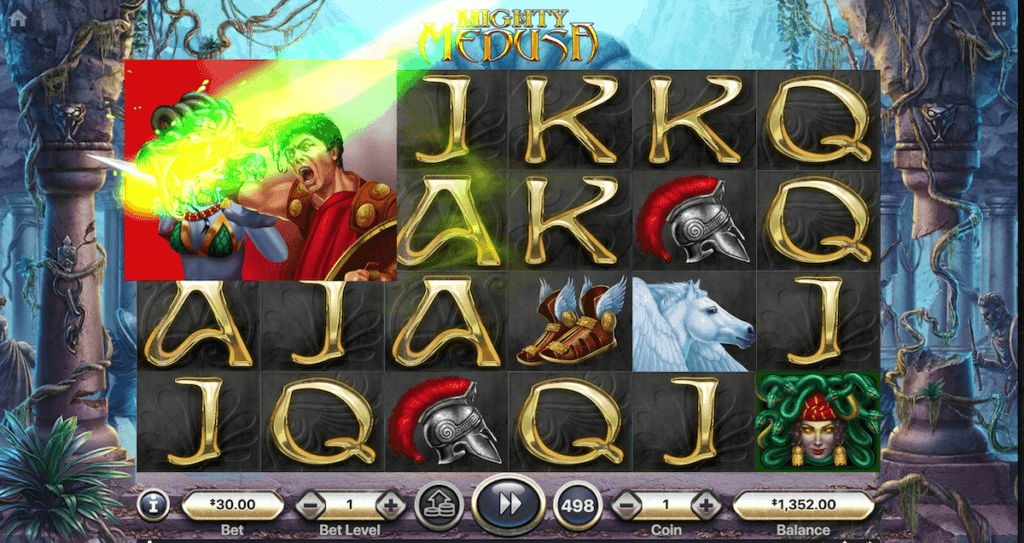Decrease the Bet Level

(310, 506)
